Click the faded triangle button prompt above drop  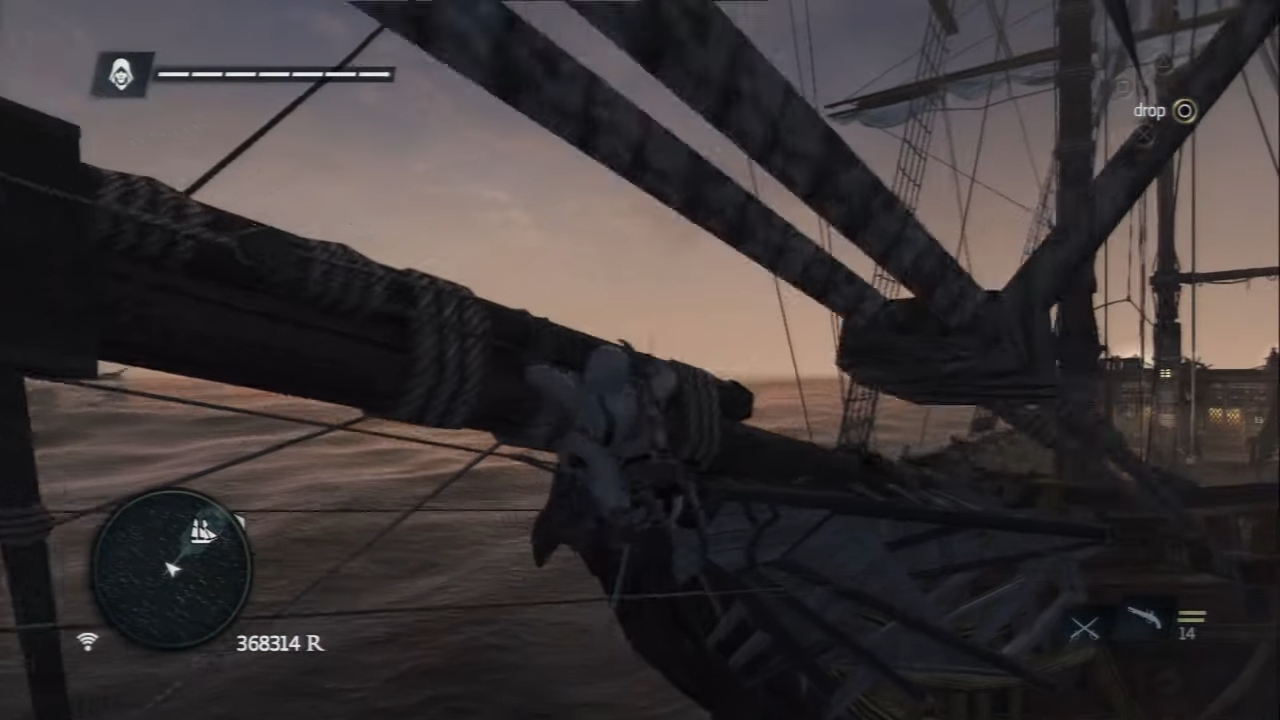pos(1162,63)
